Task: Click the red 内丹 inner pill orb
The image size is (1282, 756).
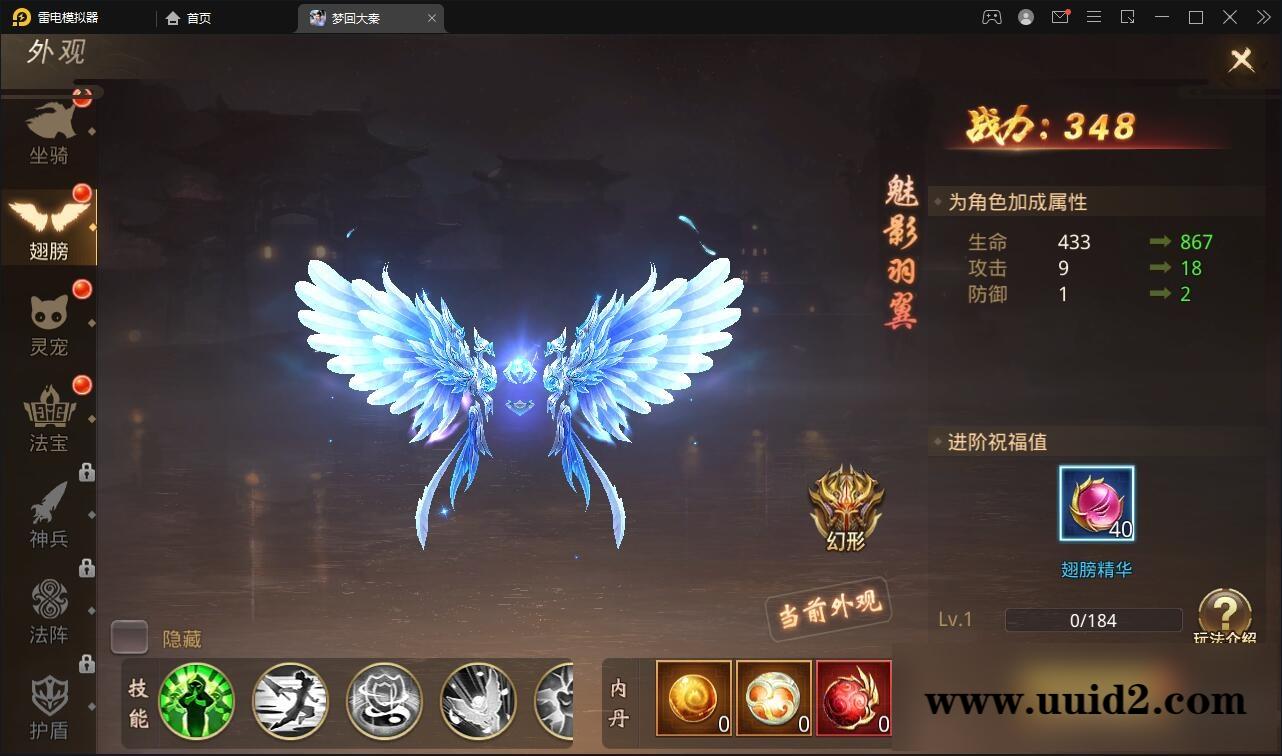Action: (x=853, y=697)
